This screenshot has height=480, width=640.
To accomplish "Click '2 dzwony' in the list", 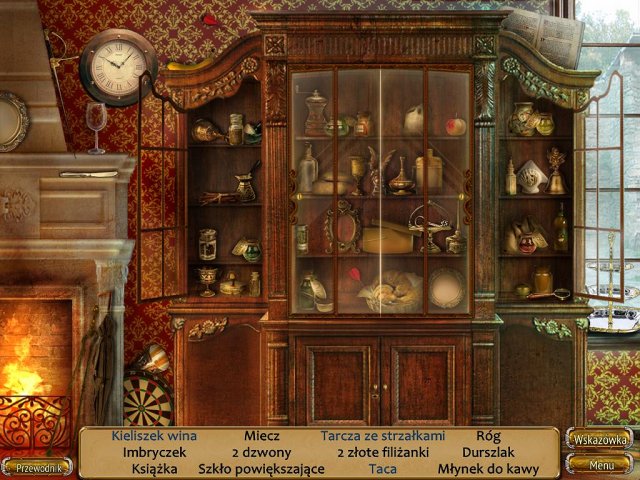I will [x=260, y=452].
